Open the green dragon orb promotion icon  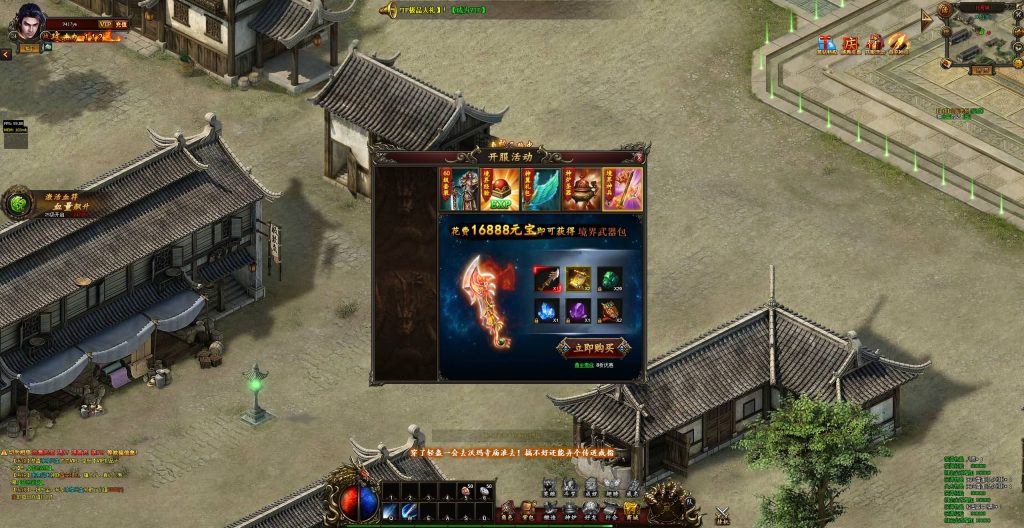pos(18,204)
